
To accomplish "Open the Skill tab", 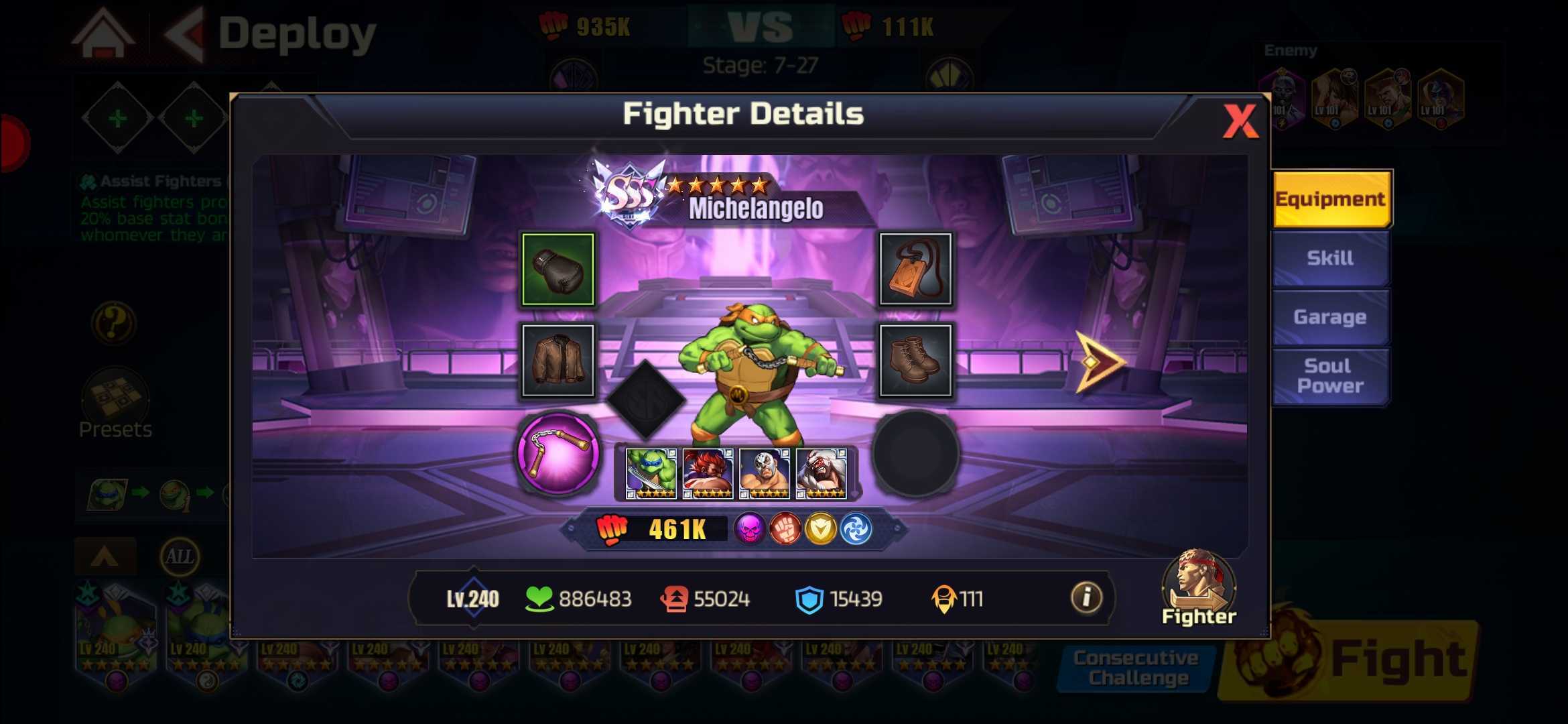I will tap(1330, 258).
